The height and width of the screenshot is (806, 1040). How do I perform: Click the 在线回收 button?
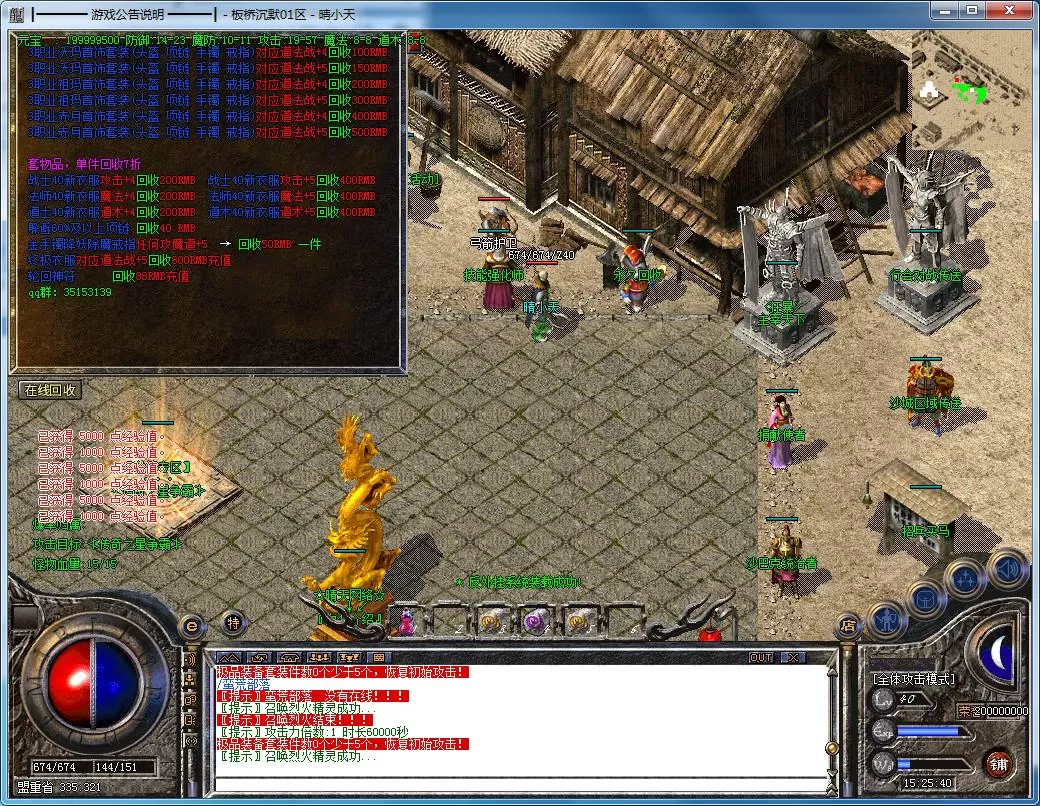point(50,390)
